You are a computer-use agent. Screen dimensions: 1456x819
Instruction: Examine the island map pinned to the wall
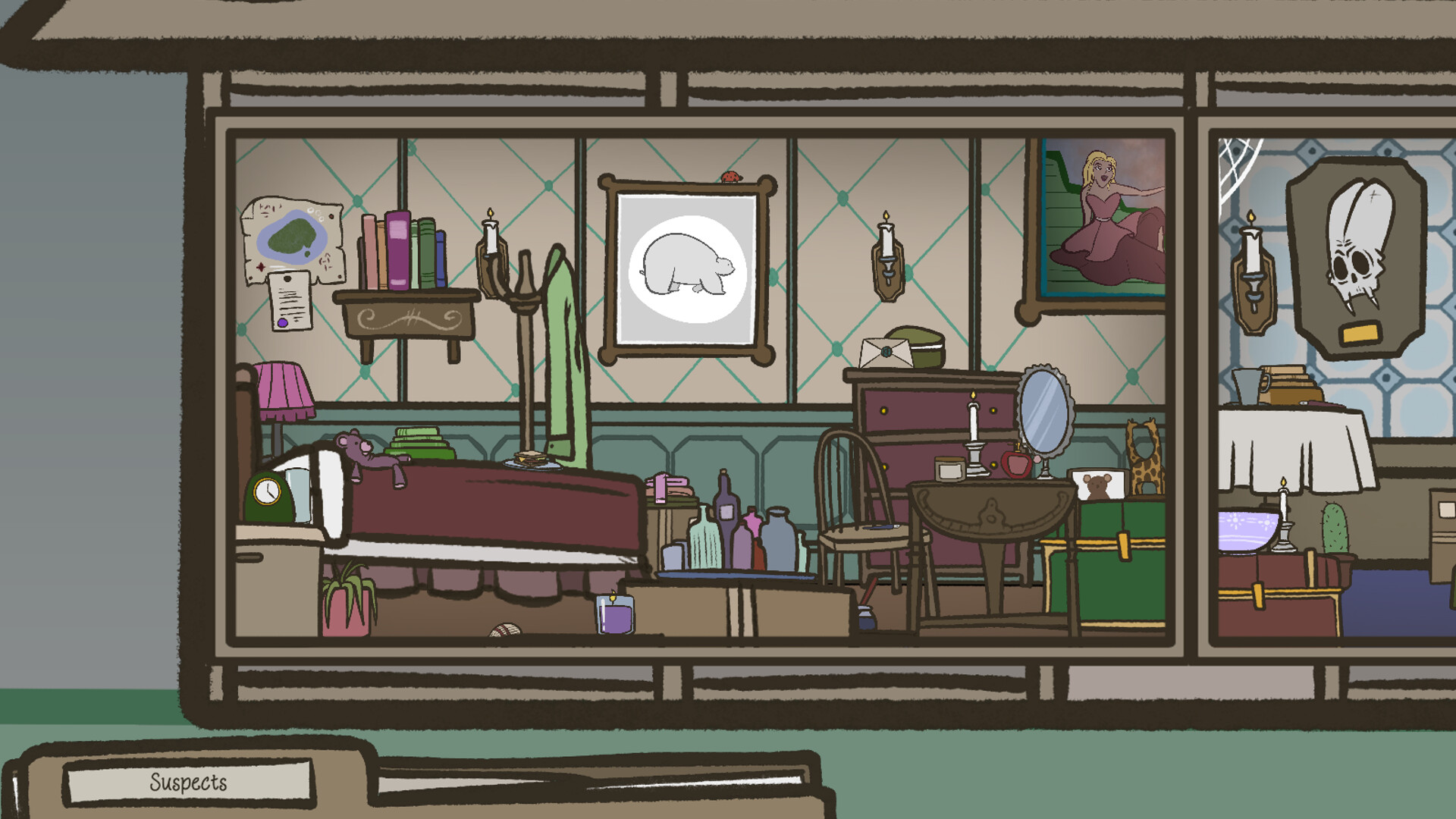coord(292,239)
